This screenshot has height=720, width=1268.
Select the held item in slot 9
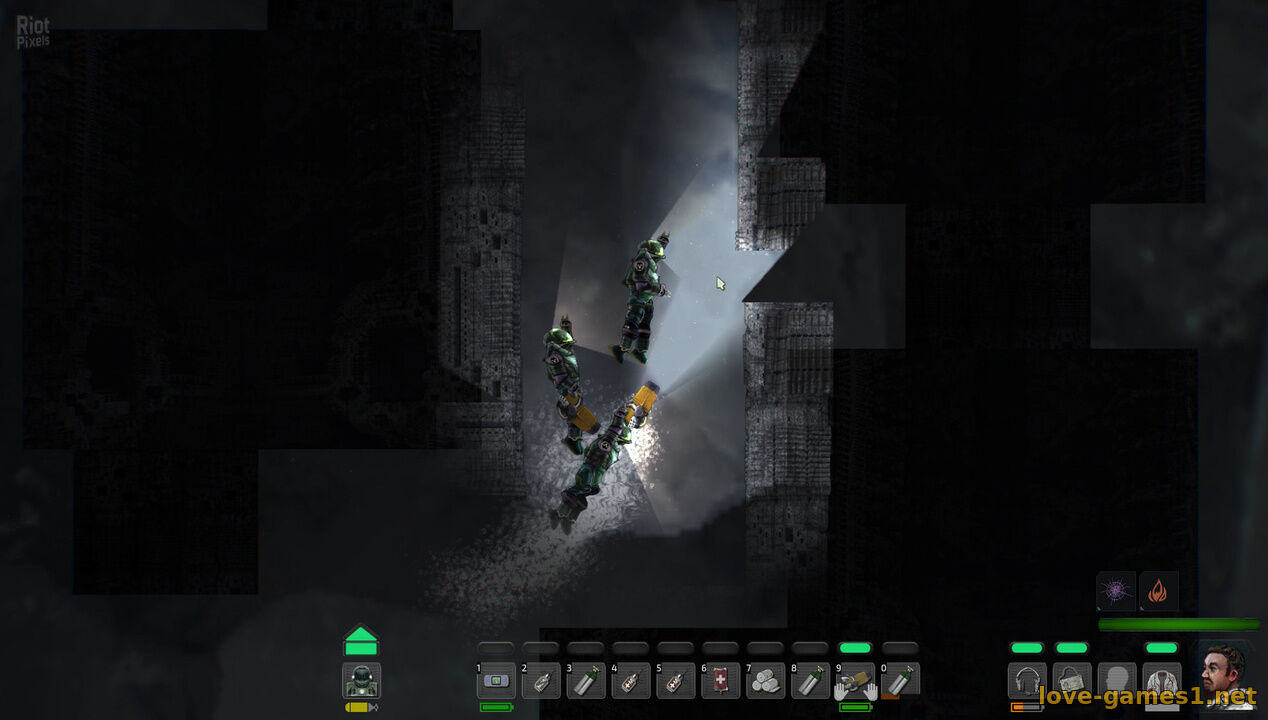(855, 681)
